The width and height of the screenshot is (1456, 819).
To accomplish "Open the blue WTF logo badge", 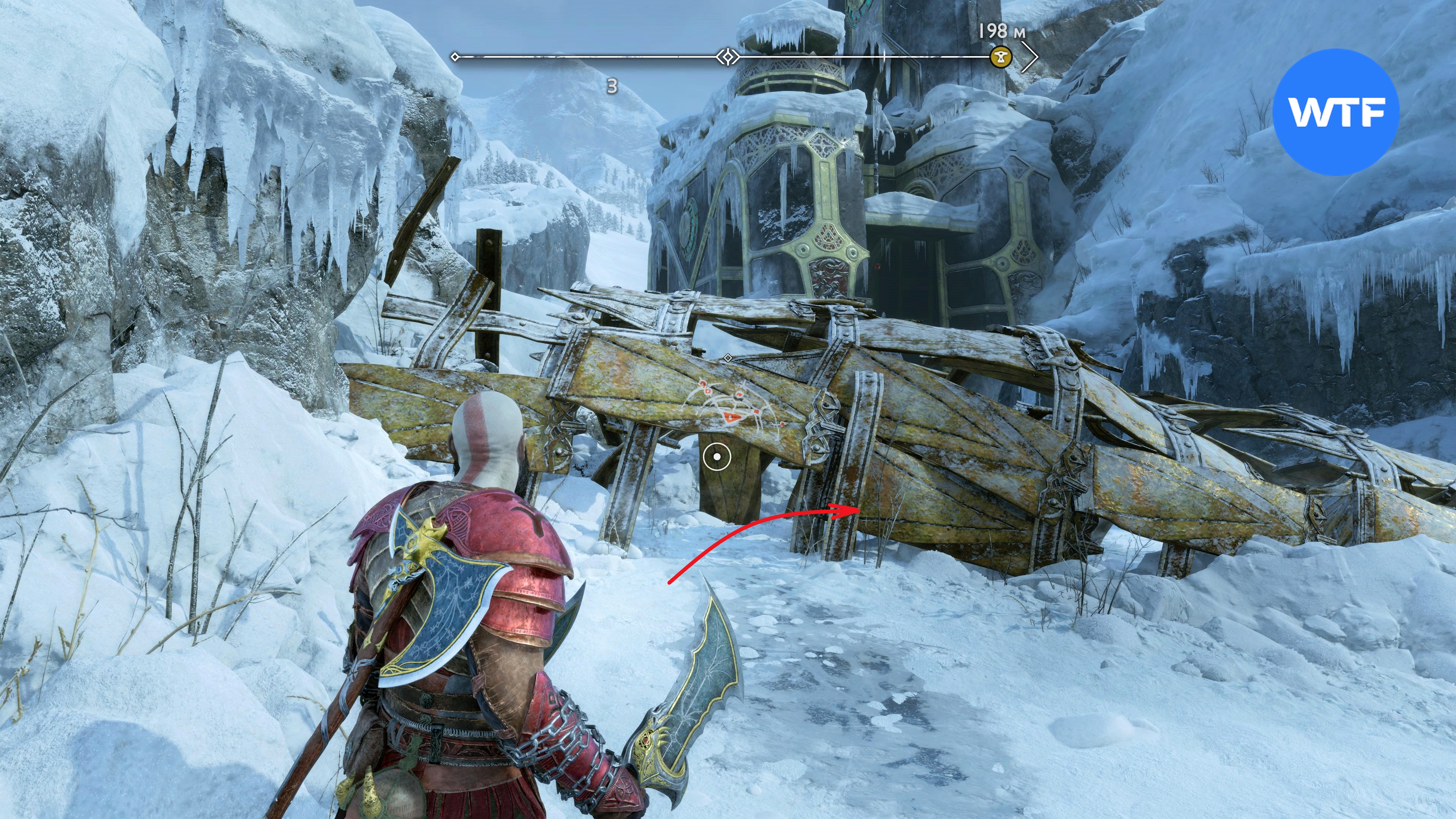I will point(1336,112).
